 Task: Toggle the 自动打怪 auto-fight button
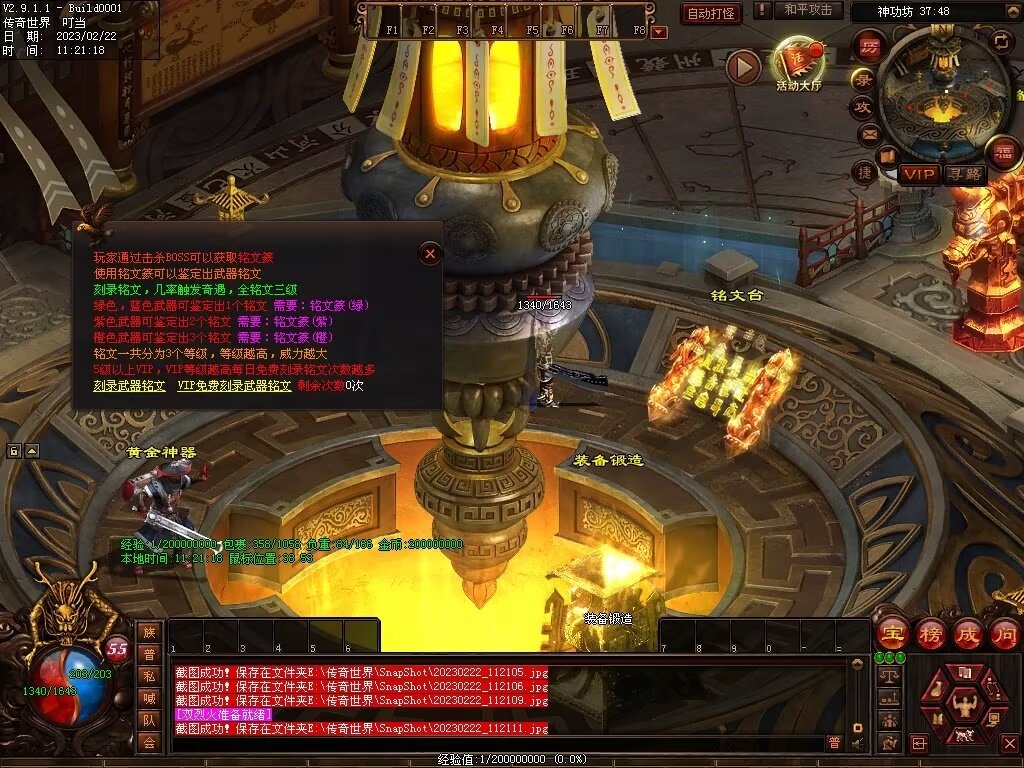[x=711, y=13]
